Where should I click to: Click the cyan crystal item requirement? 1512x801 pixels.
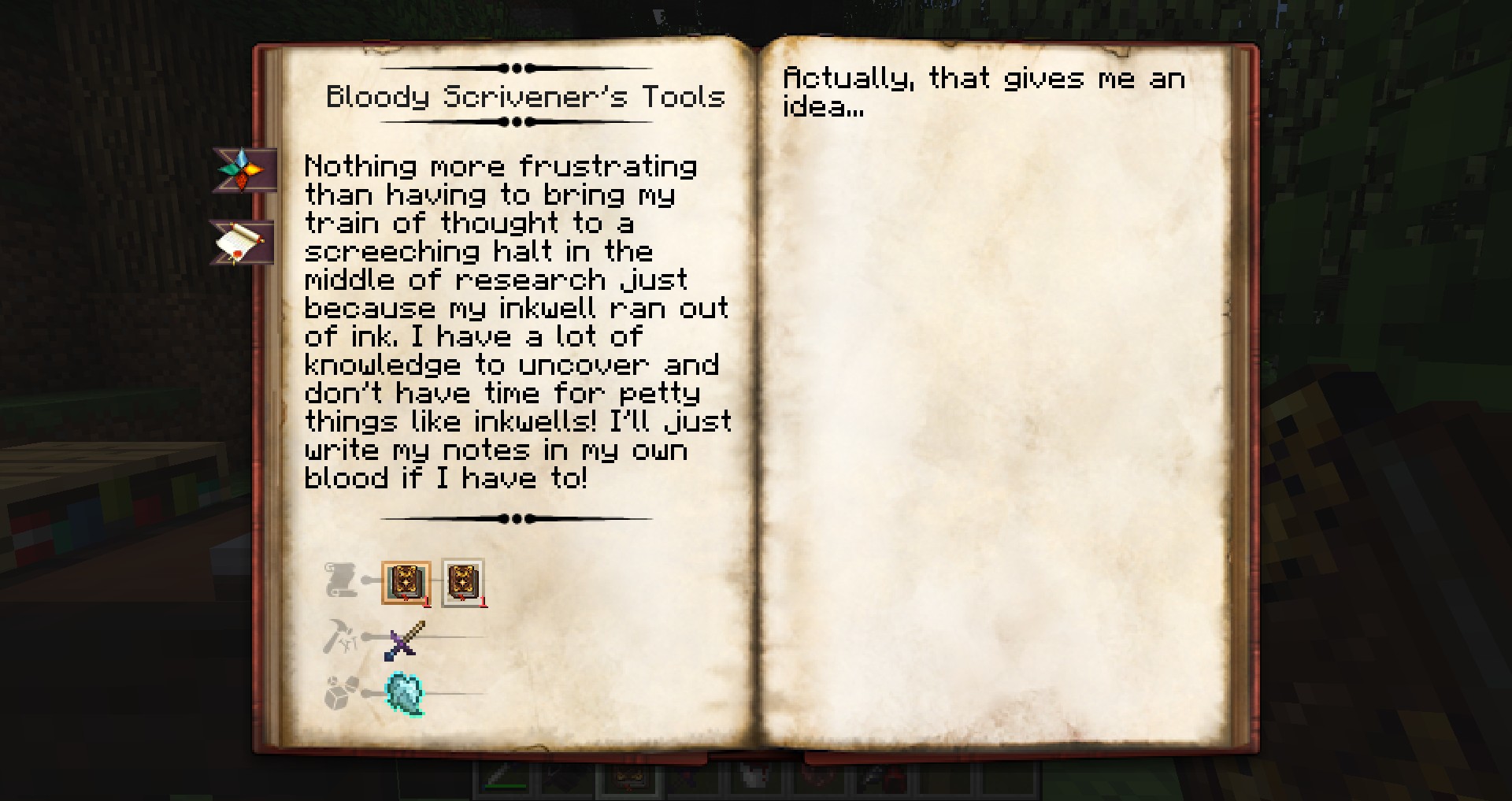[405, 694]
